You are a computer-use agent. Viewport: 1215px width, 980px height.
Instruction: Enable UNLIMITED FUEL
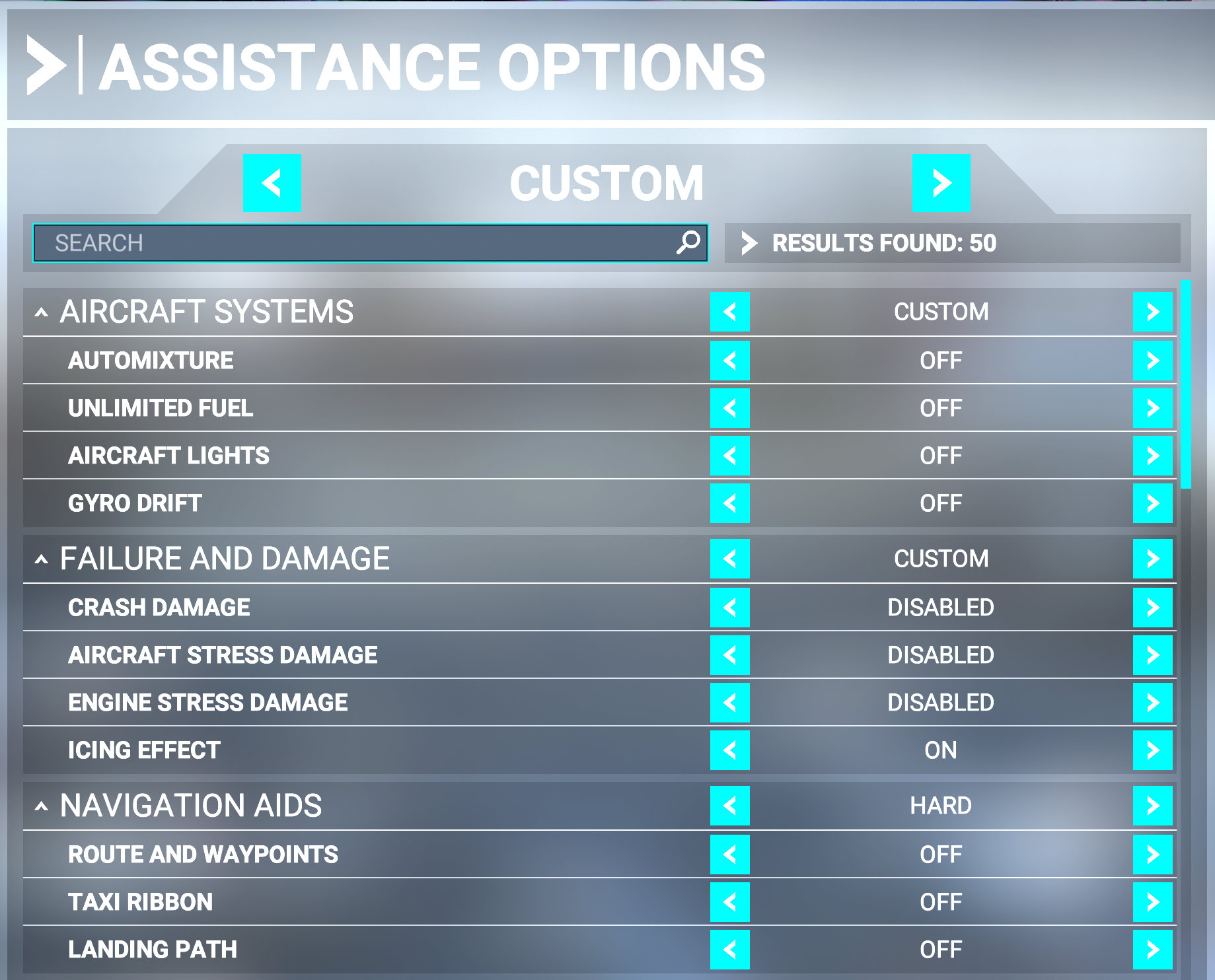click(x=1154, y=408)
